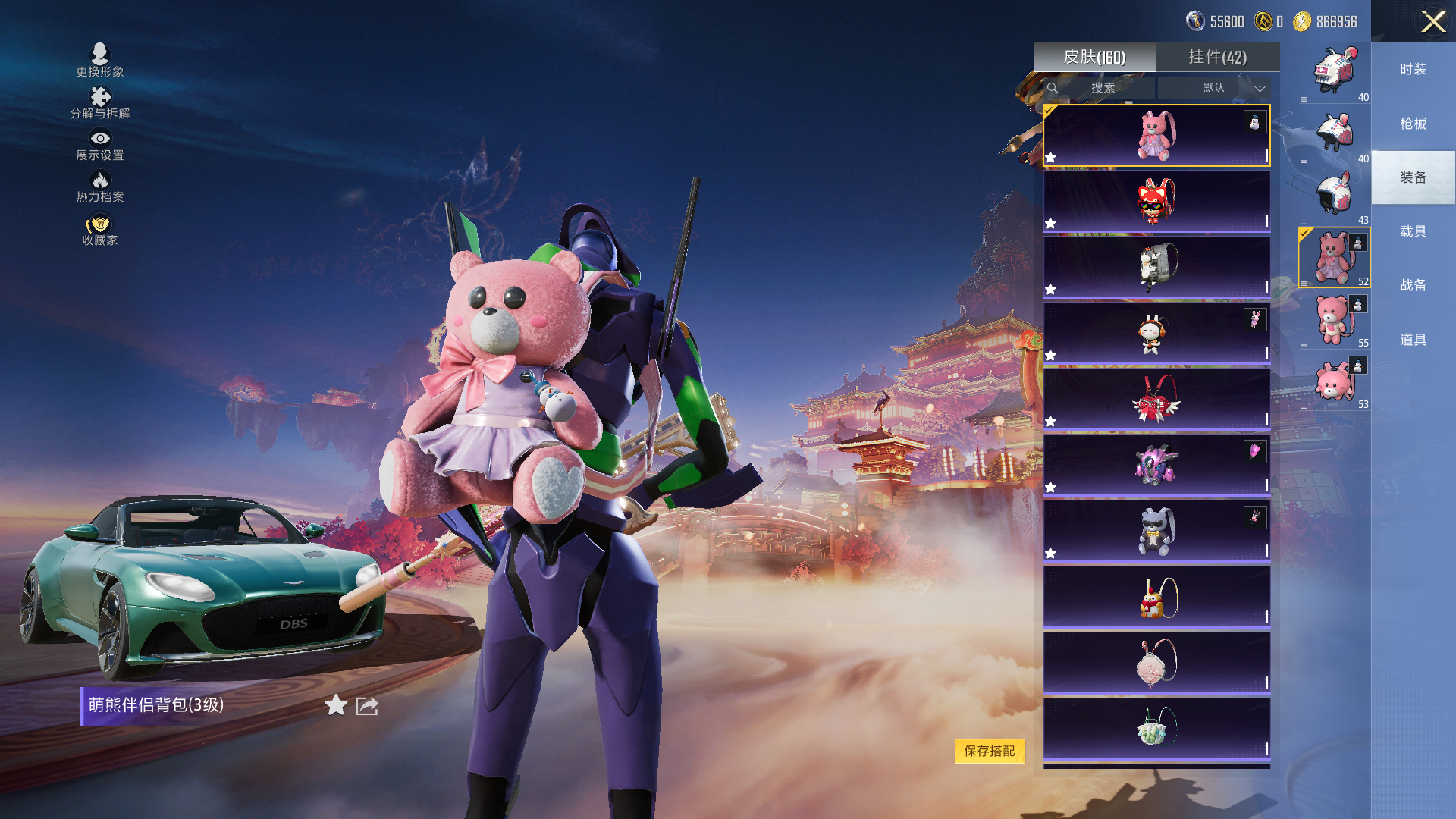This screenshot has width=1456, height=819.
Task: View the 热力档案 profile
Action: (x=100, y=186)
